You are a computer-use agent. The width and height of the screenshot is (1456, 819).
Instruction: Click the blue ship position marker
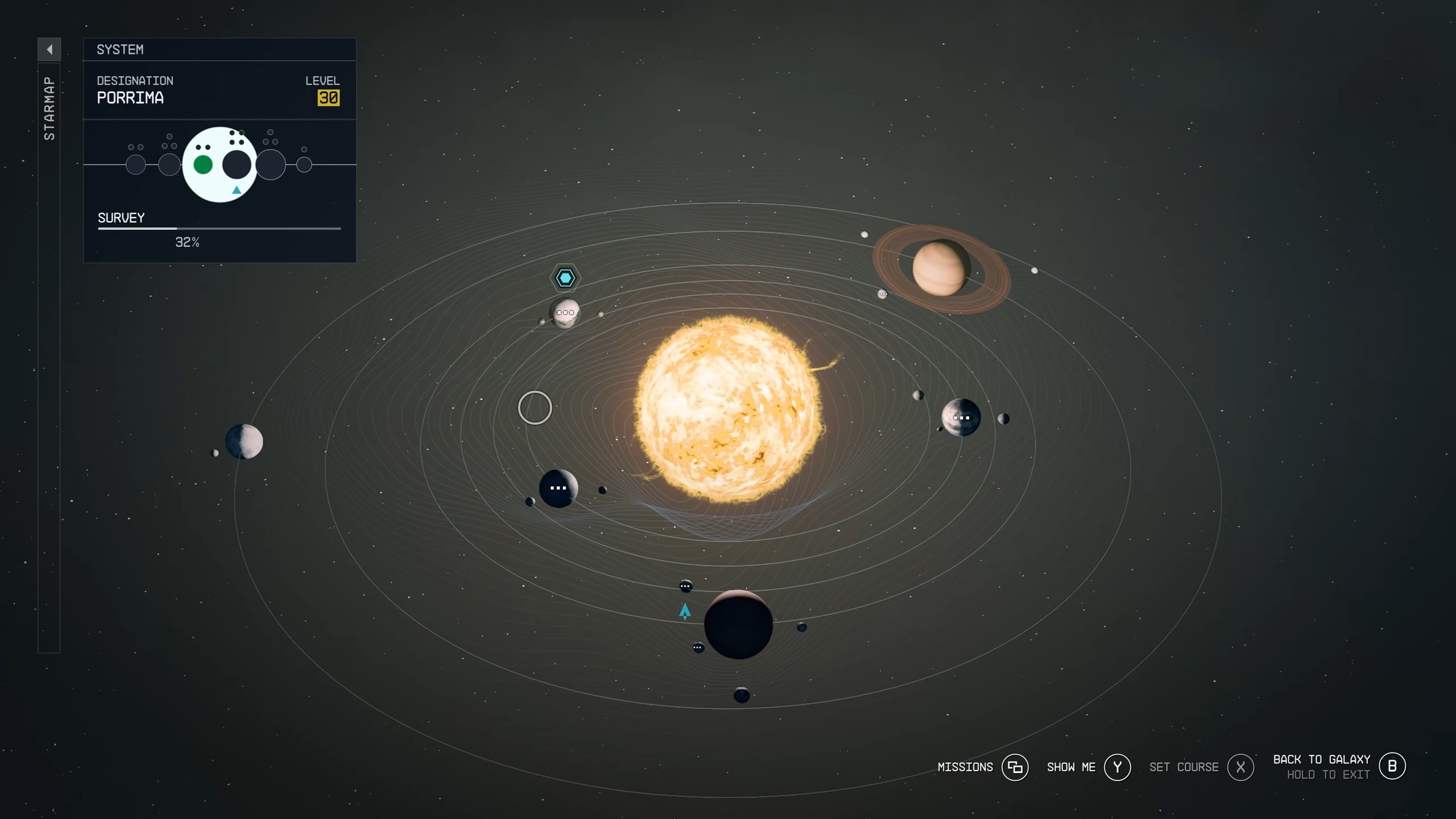coord(685,611)
